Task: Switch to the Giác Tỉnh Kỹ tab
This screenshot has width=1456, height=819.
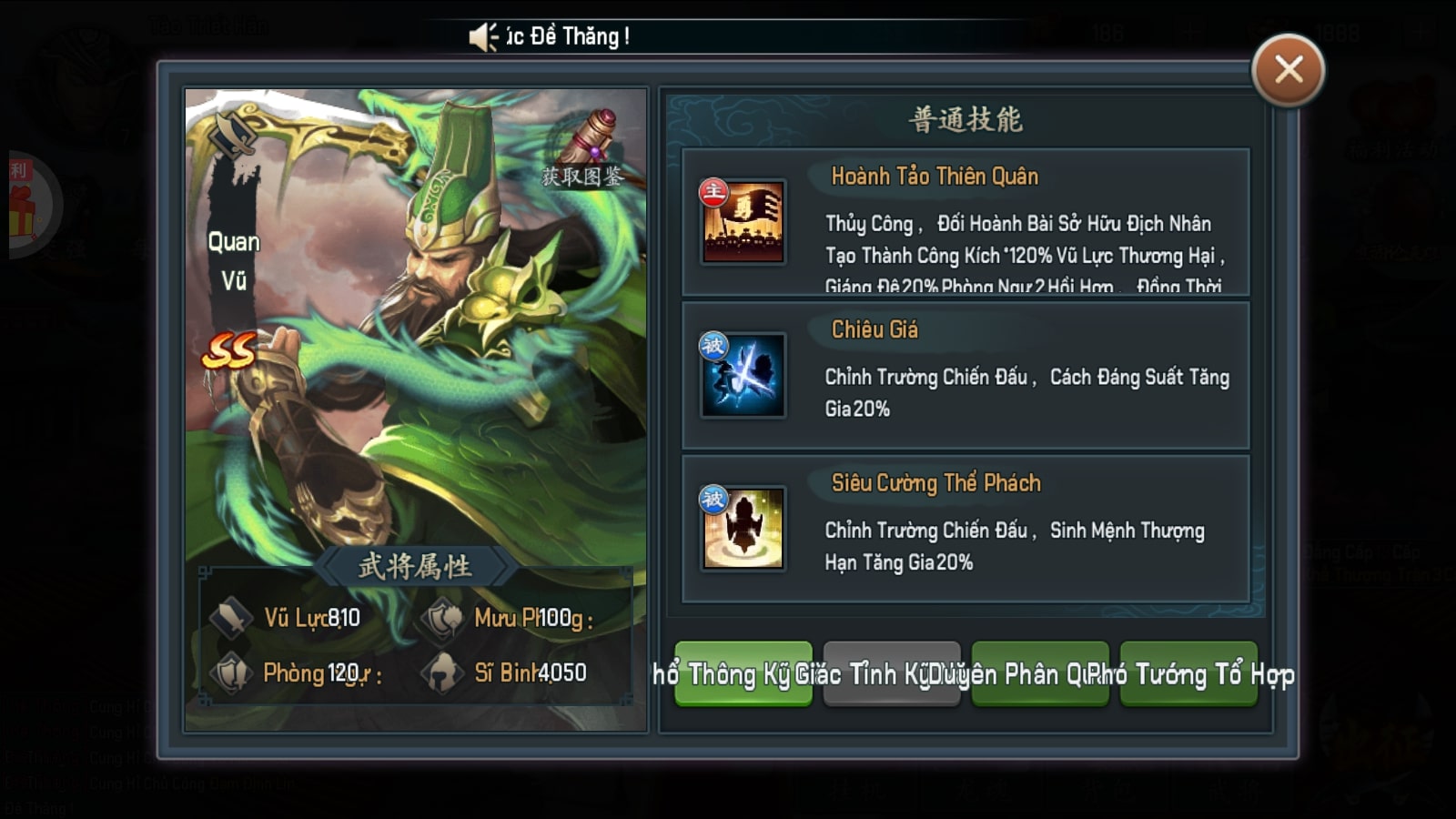Action: click(x=891, y=673)
